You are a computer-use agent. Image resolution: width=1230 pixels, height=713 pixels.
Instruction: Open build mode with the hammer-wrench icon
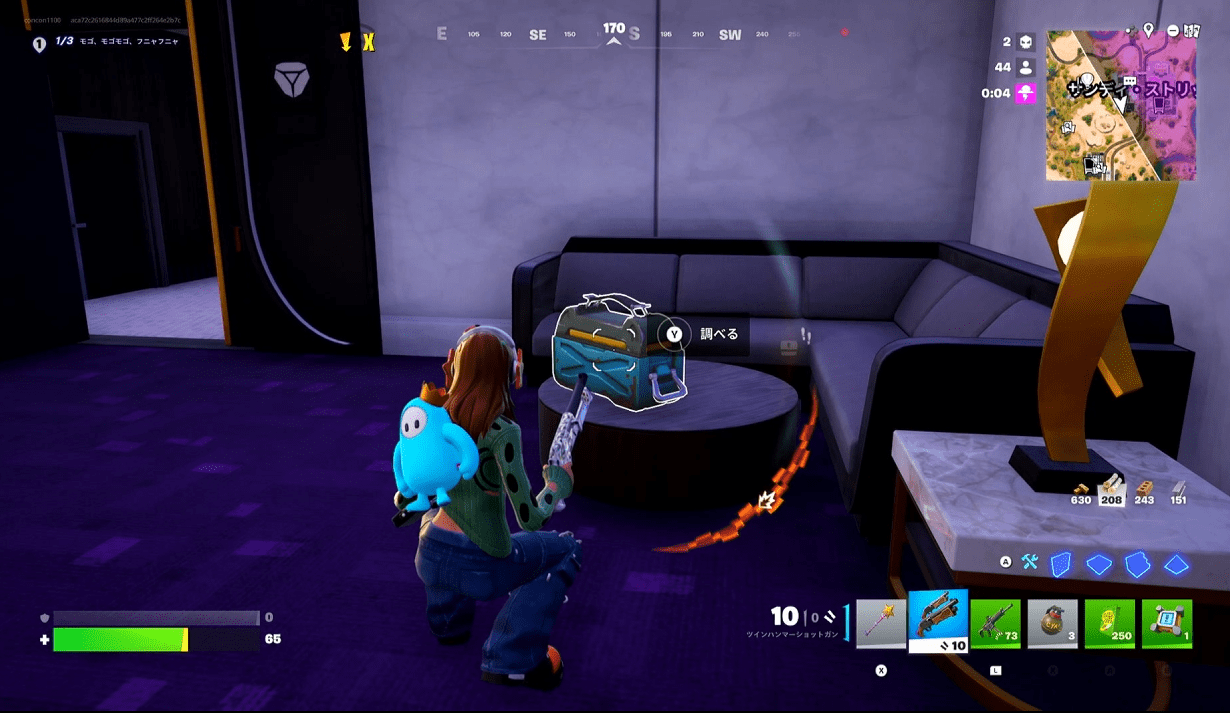point(1030,563)
